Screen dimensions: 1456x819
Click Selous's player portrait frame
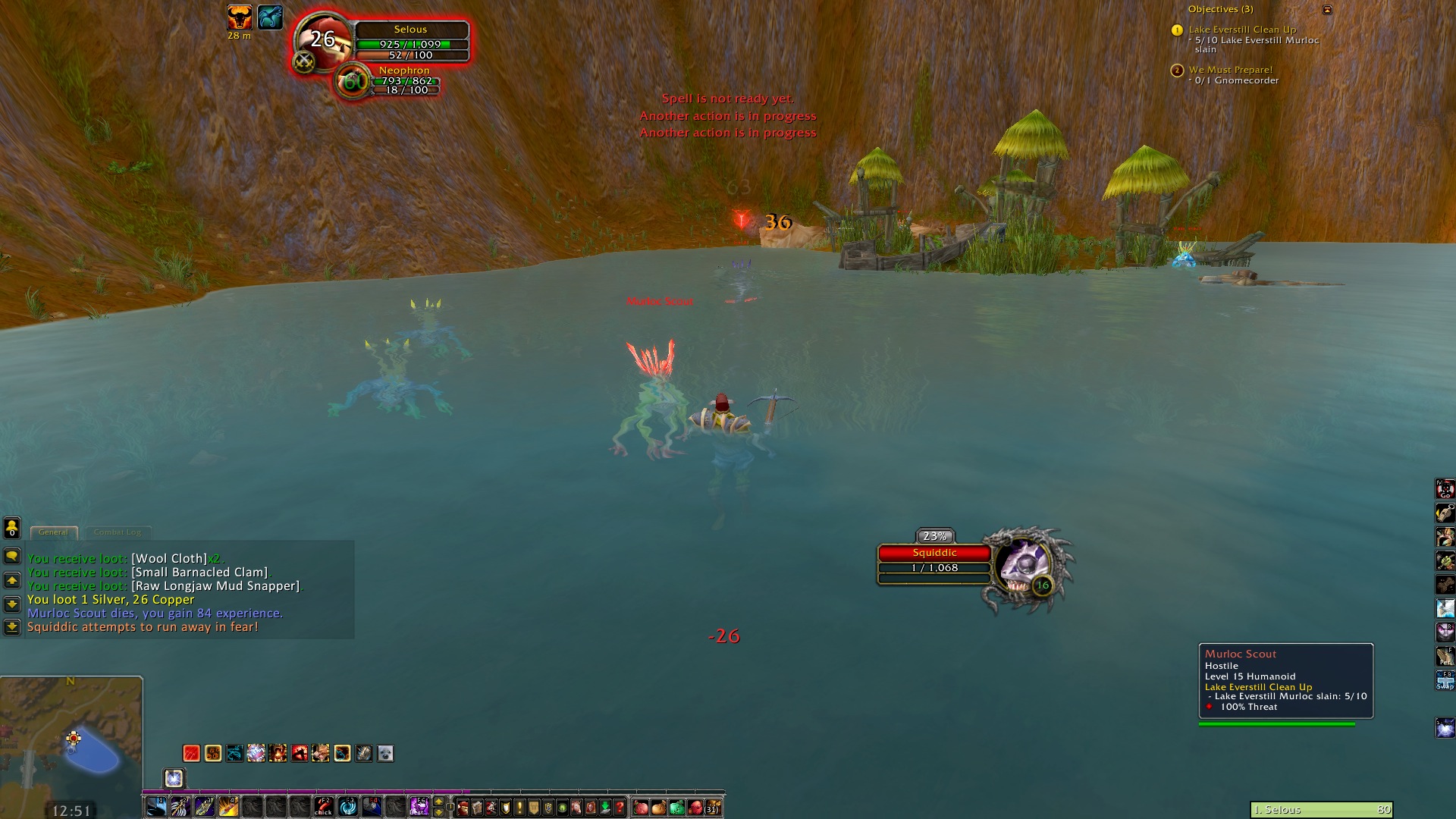click(324, 42)
